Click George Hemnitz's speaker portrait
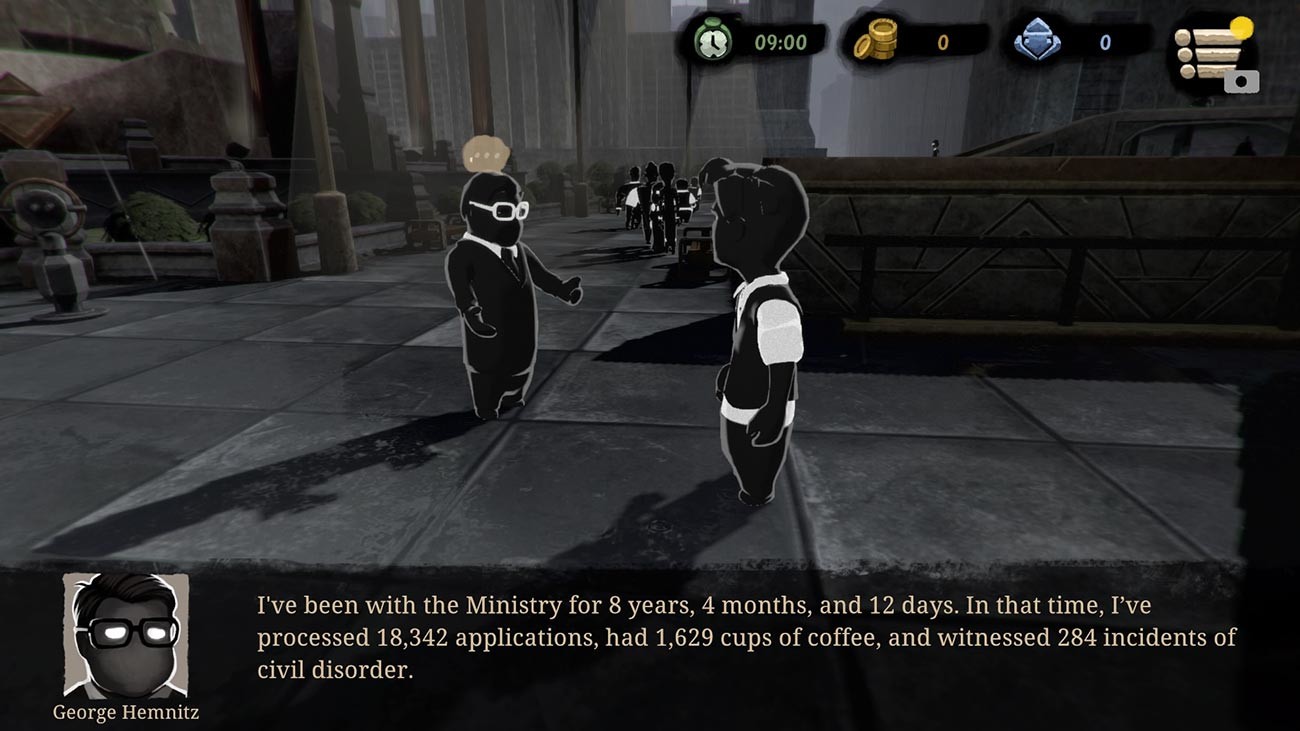This screenshot has height=731, width=1300. pyautogui.click(x=126, y=635)
